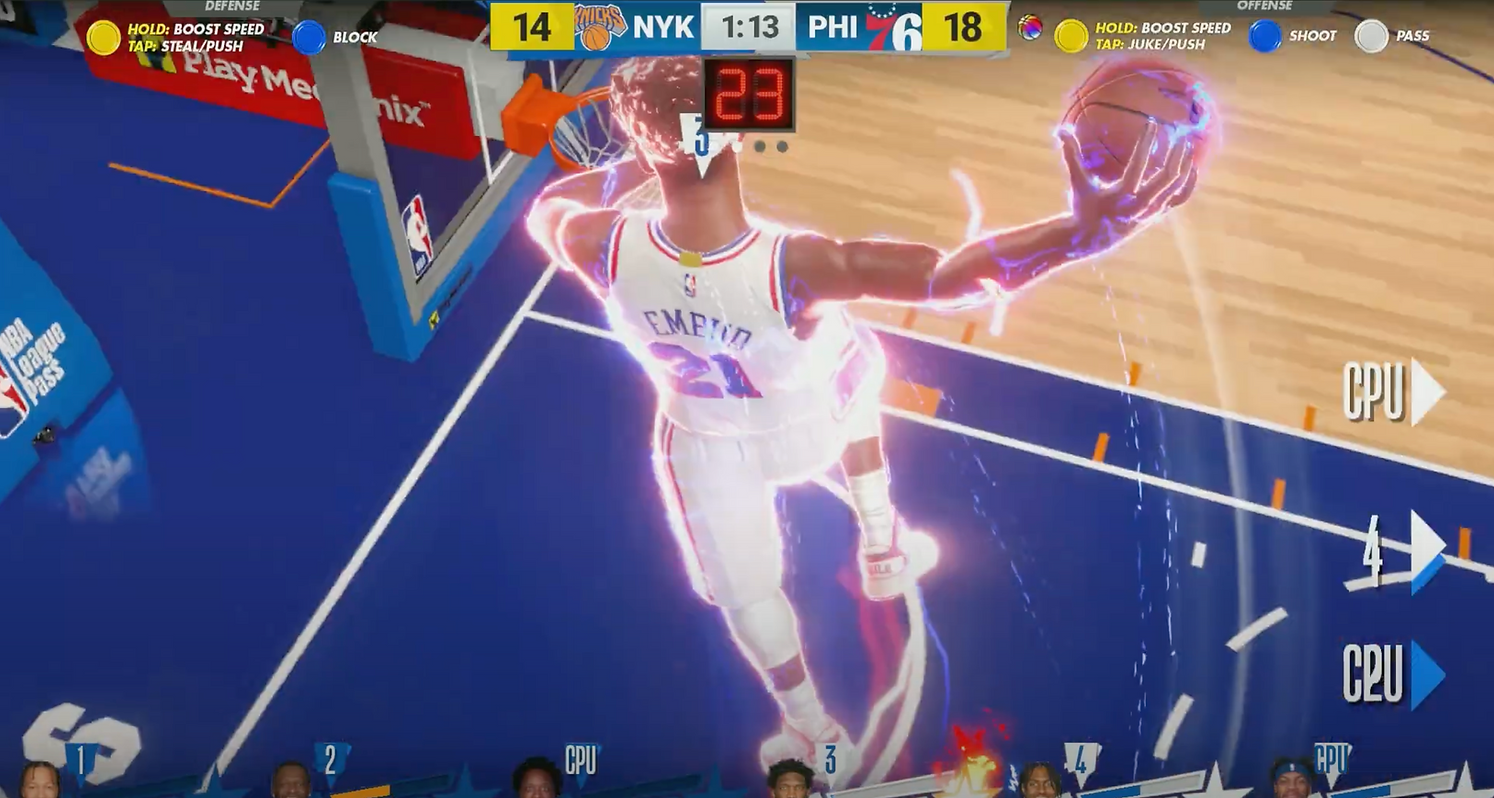1494x798 pixels.
Task: Switch to the DEFENSE tab
Action: [x=230, y=6]
